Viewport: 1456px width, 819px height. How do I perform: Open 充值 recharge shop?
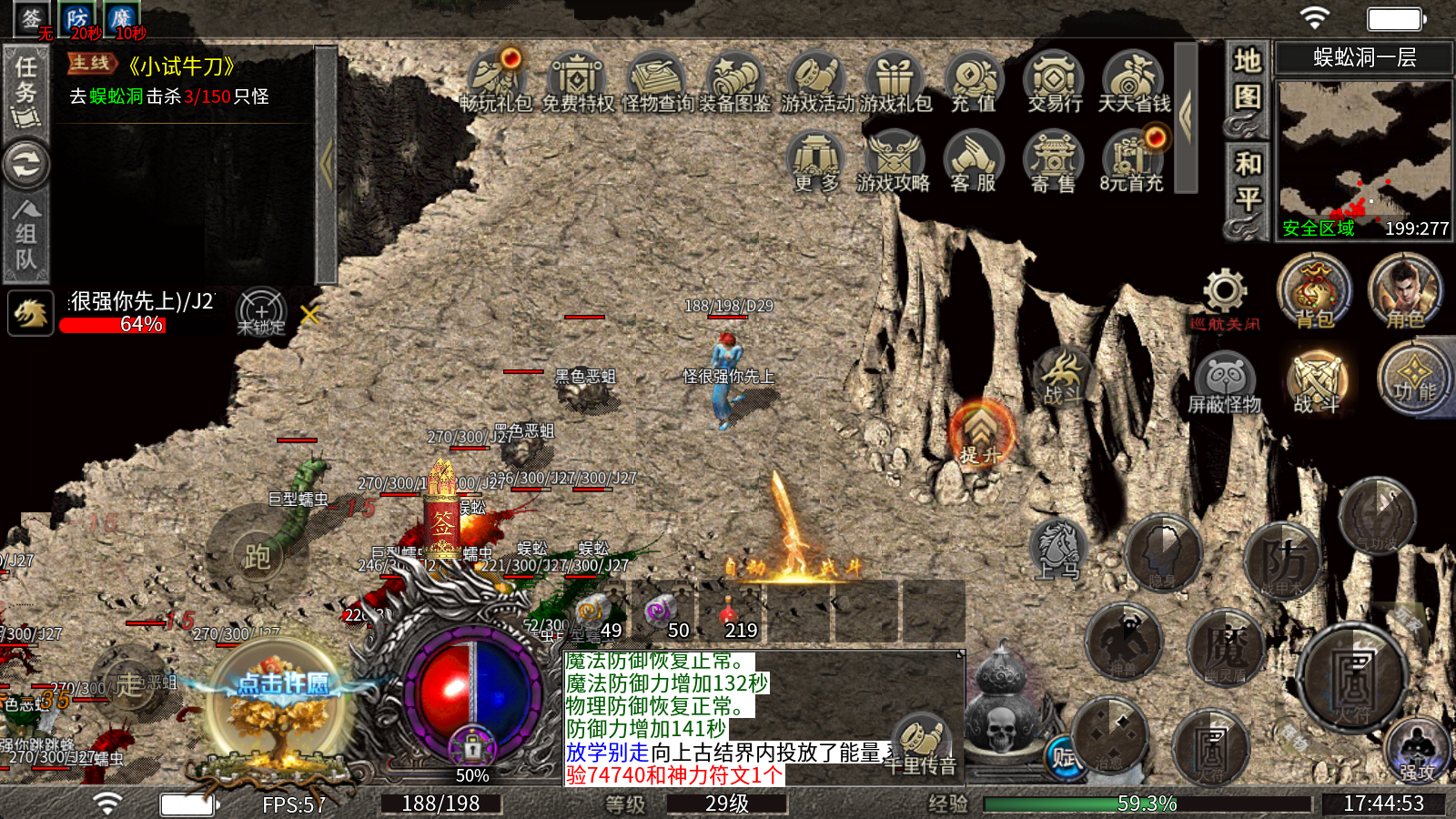[x=975, y=83]
